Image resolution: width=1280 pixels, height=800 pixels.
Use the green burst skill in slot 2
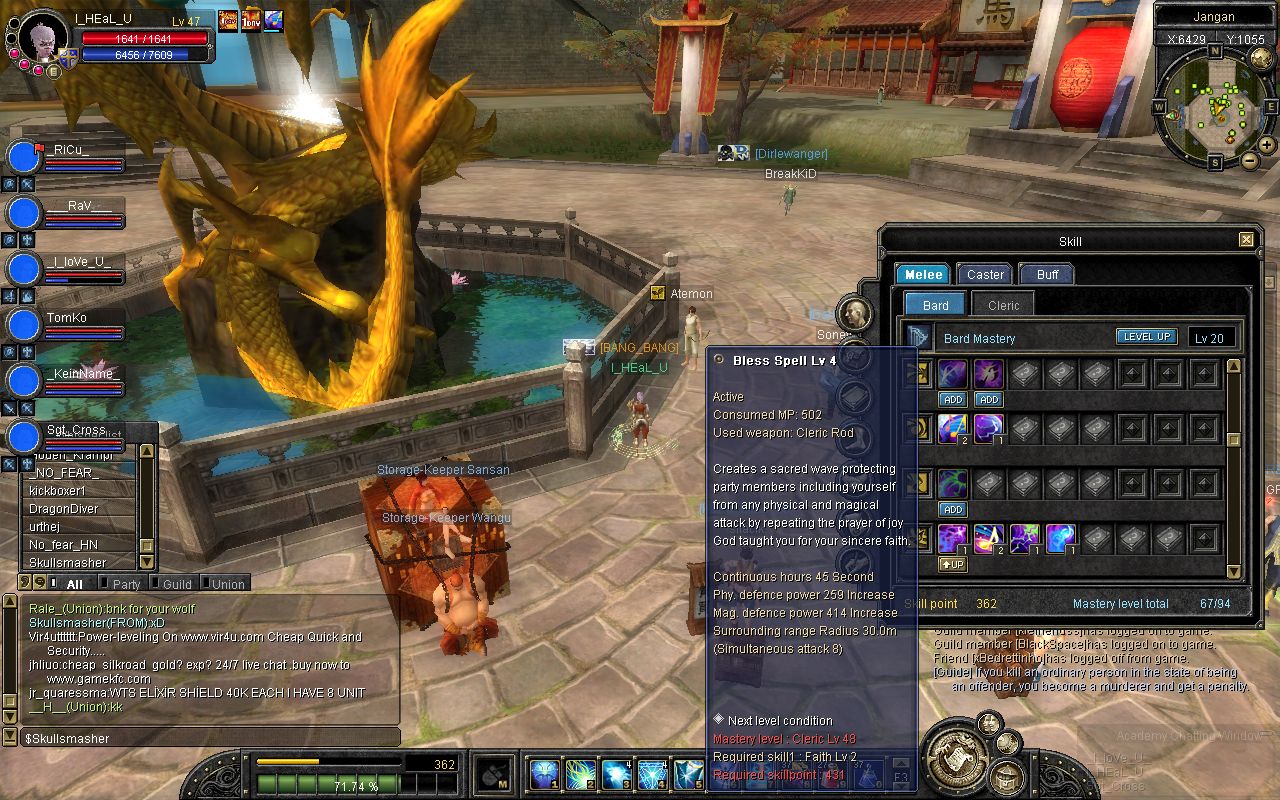[x=581, y=773]
